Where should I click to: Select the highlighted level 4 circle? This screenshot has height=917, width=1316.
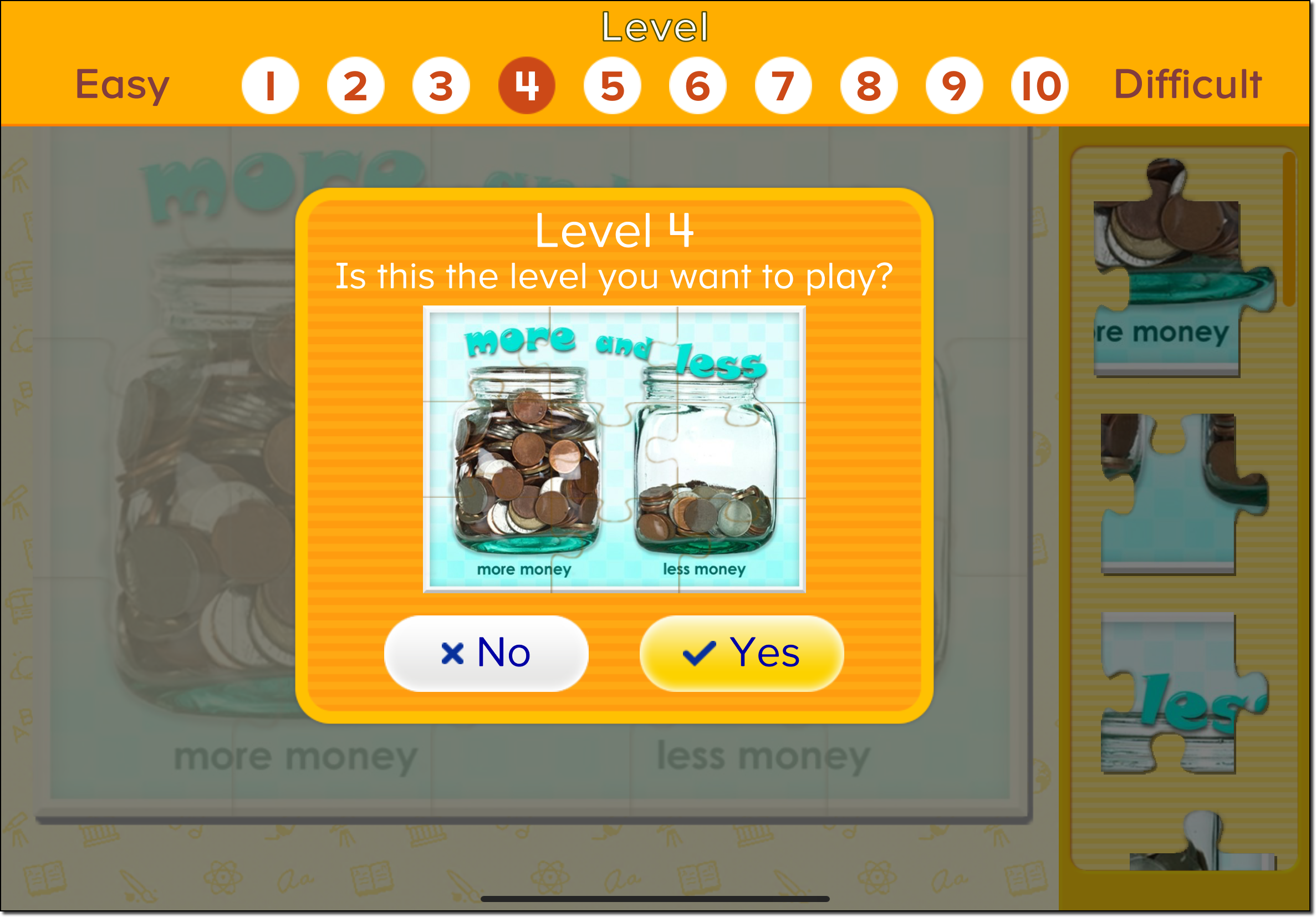point(527,85)
